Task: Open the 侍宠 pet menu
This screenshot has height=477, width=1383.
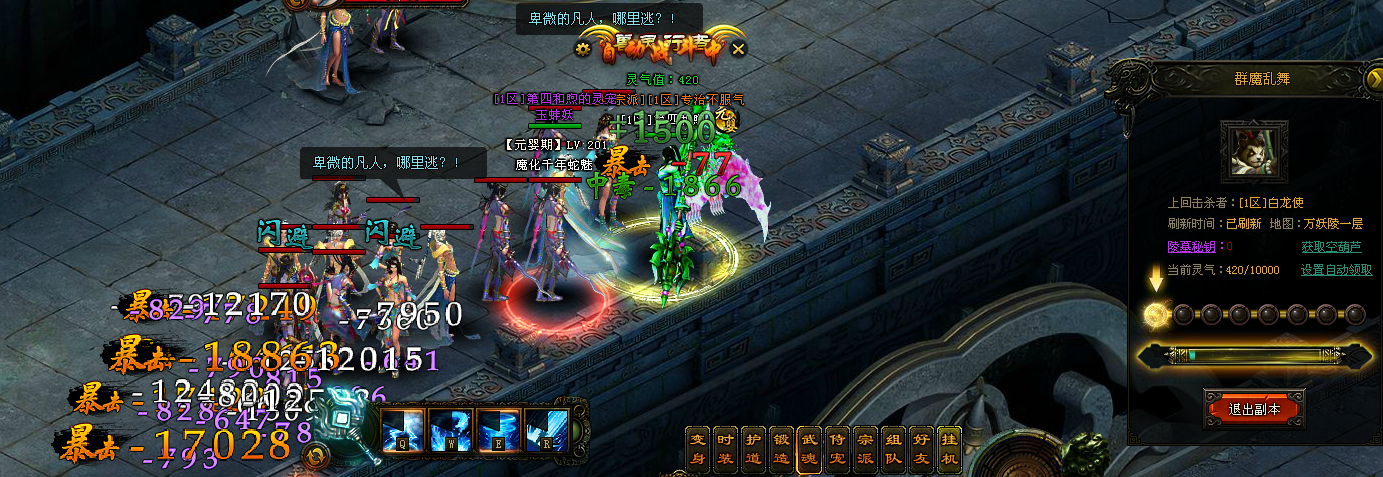Action: coord(838,449)
